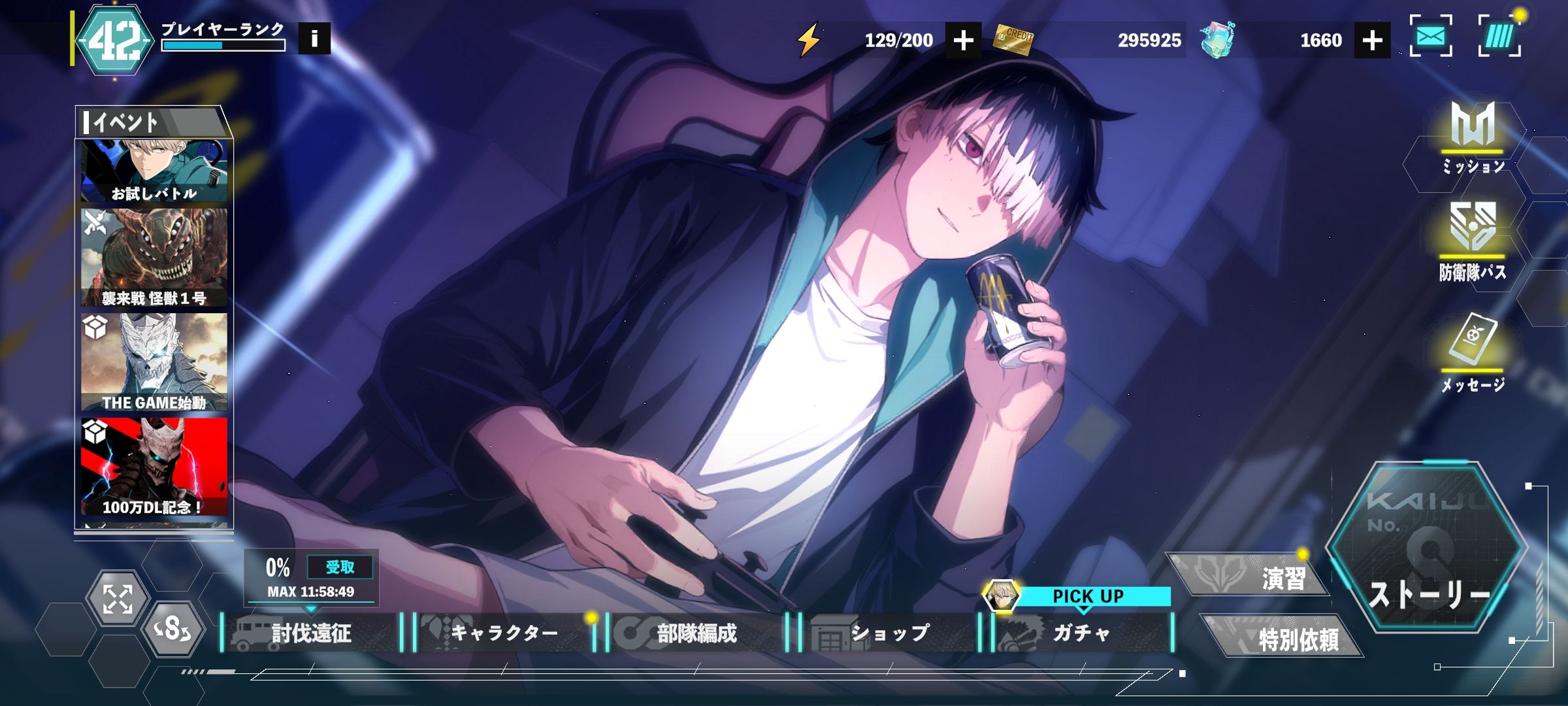Buy more crystals with the plus button
Image resolution: width=1568 pixels, height=706 pixels.
click(1372, 40)
